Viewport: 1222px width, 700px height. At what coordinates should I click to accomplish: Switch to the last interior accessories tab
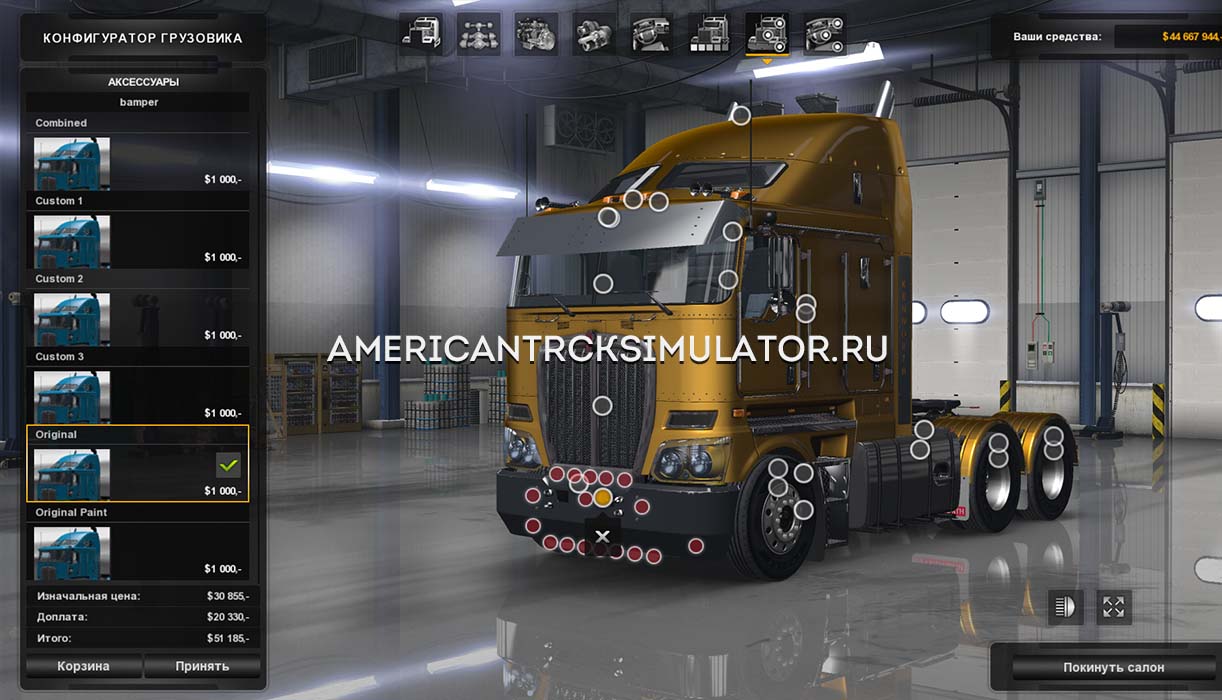coord(824,34)
